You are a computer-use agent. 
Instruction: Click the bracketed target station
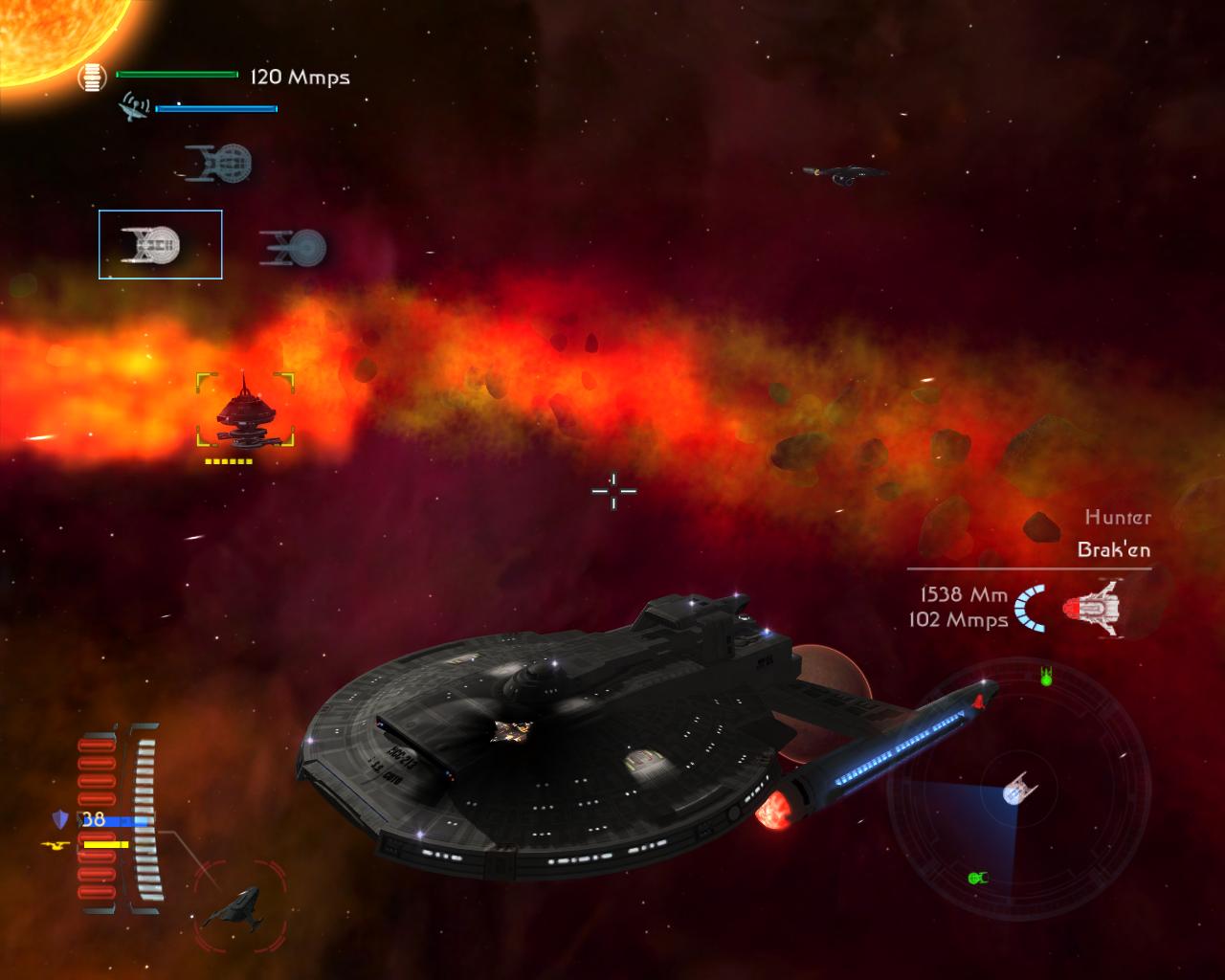(x=245, y=412)
